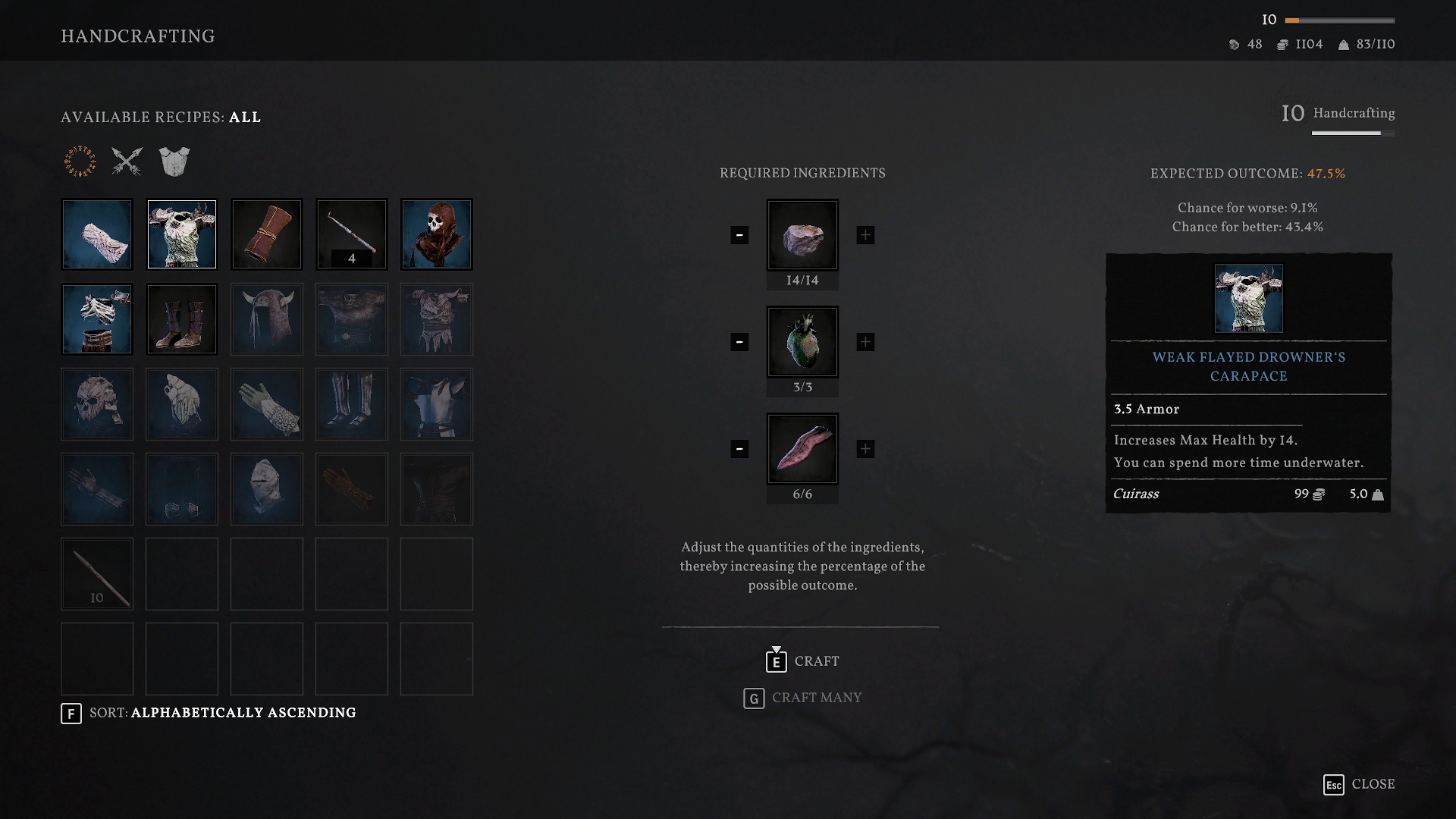The width and height of the screenshot is (1456, 819).
Task: Select the skull mask recipe icon
Action: coord(436,234)
